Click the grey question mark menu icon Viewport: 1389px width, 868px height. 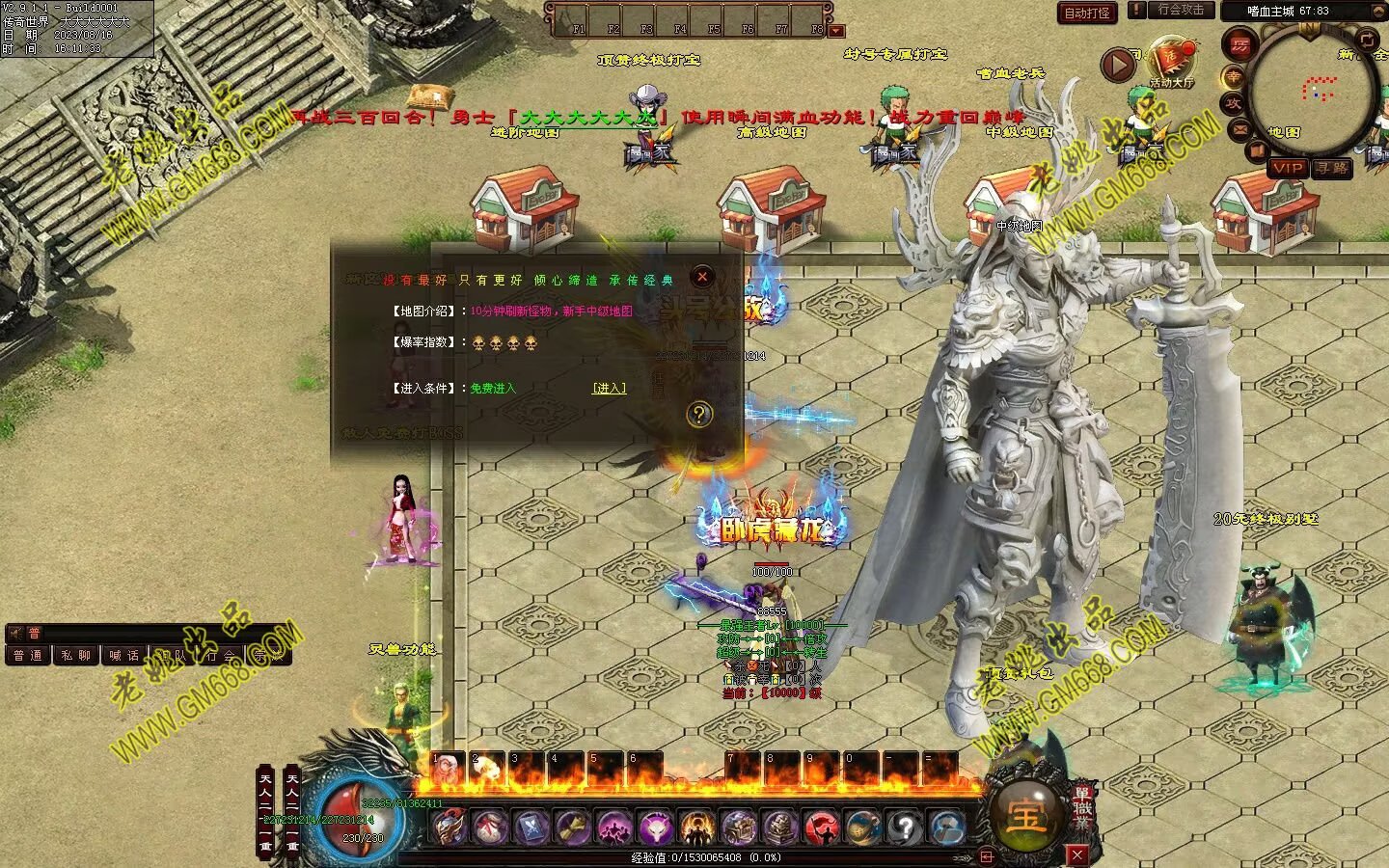point(904,827)
